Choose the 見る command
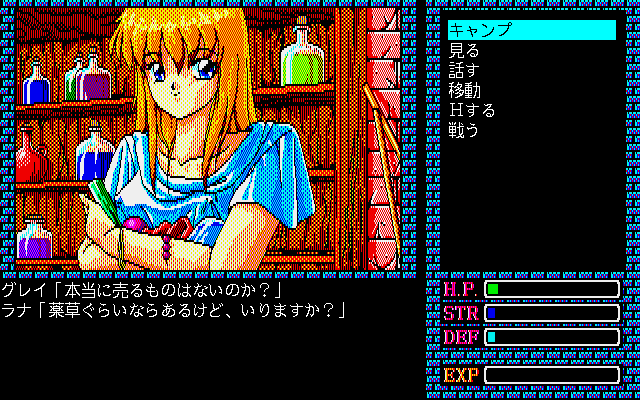Viewport: 640px width, 400px height. (465, 50)
